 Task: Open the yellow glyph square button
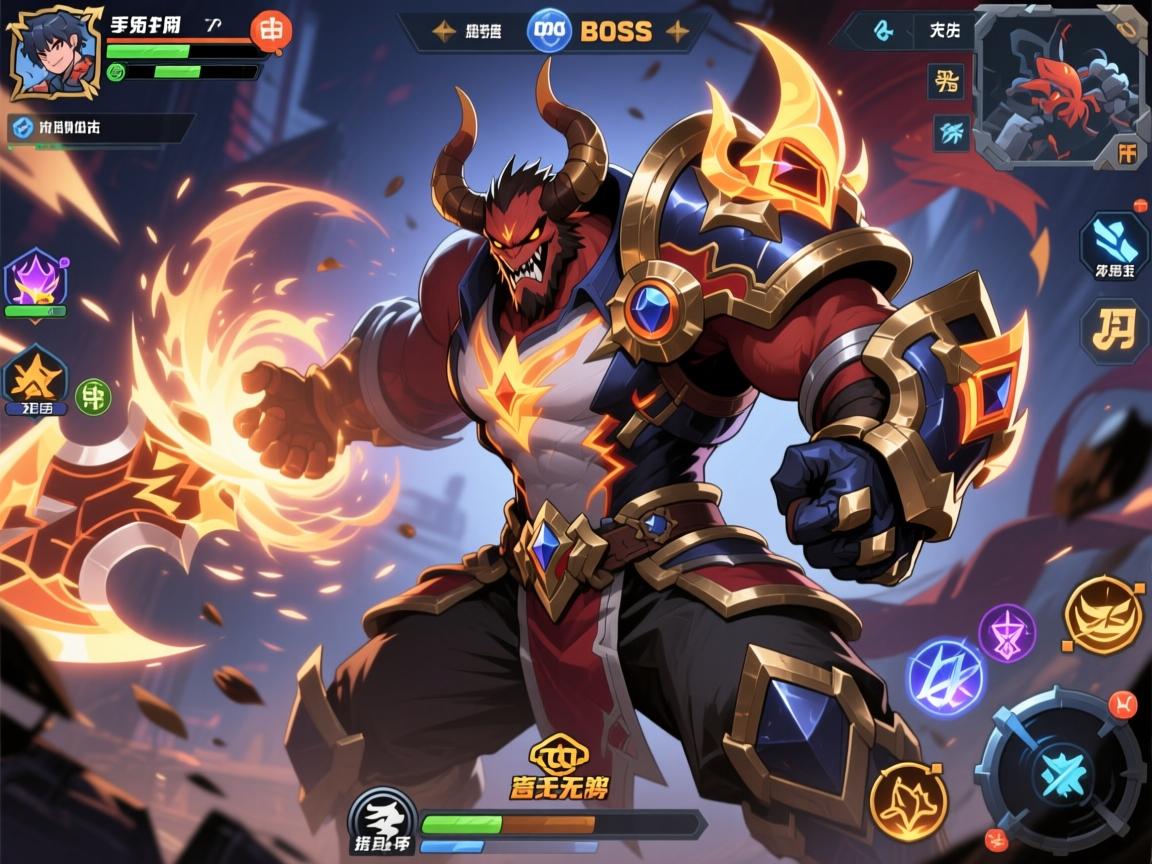coord(946,81)
